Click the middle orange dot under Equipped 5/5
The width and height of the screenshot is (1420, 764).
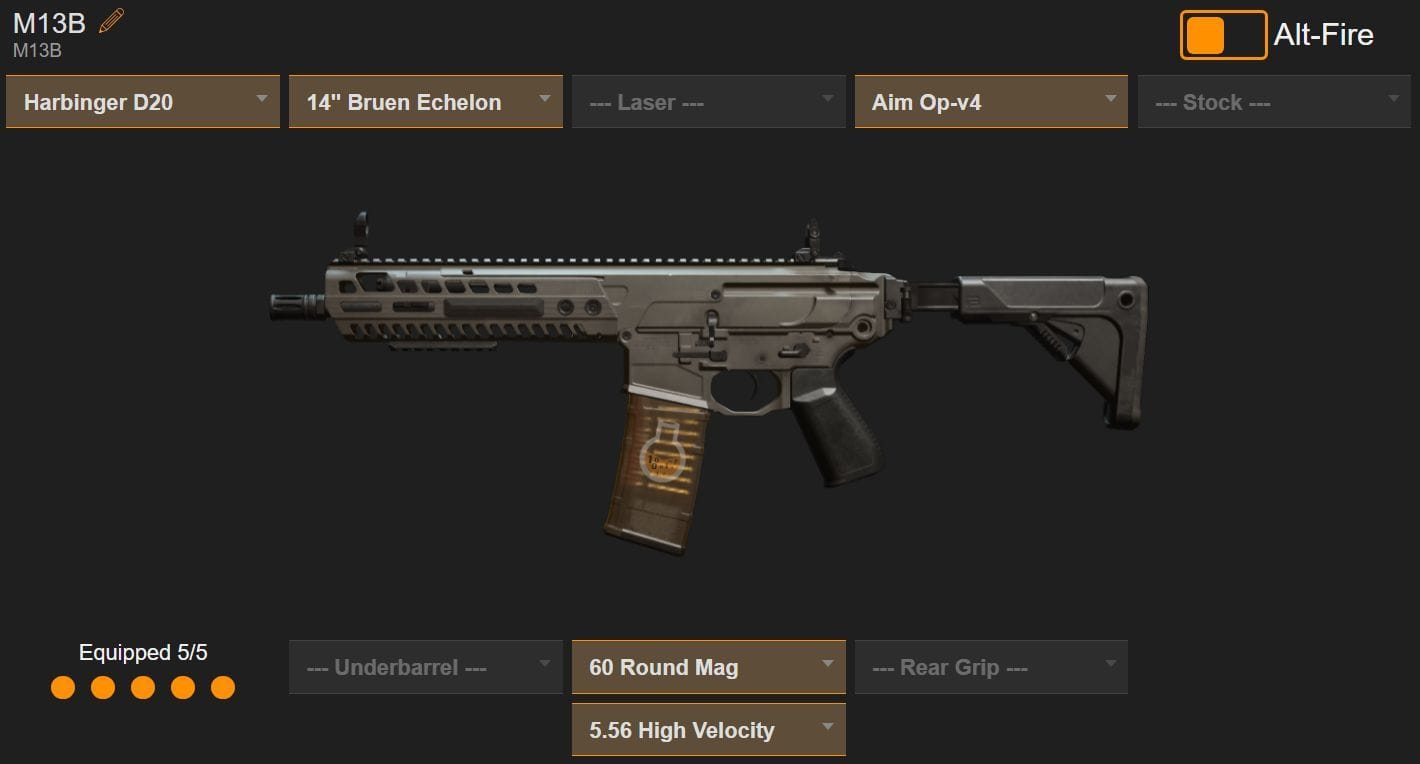click(x=143, y=688)
